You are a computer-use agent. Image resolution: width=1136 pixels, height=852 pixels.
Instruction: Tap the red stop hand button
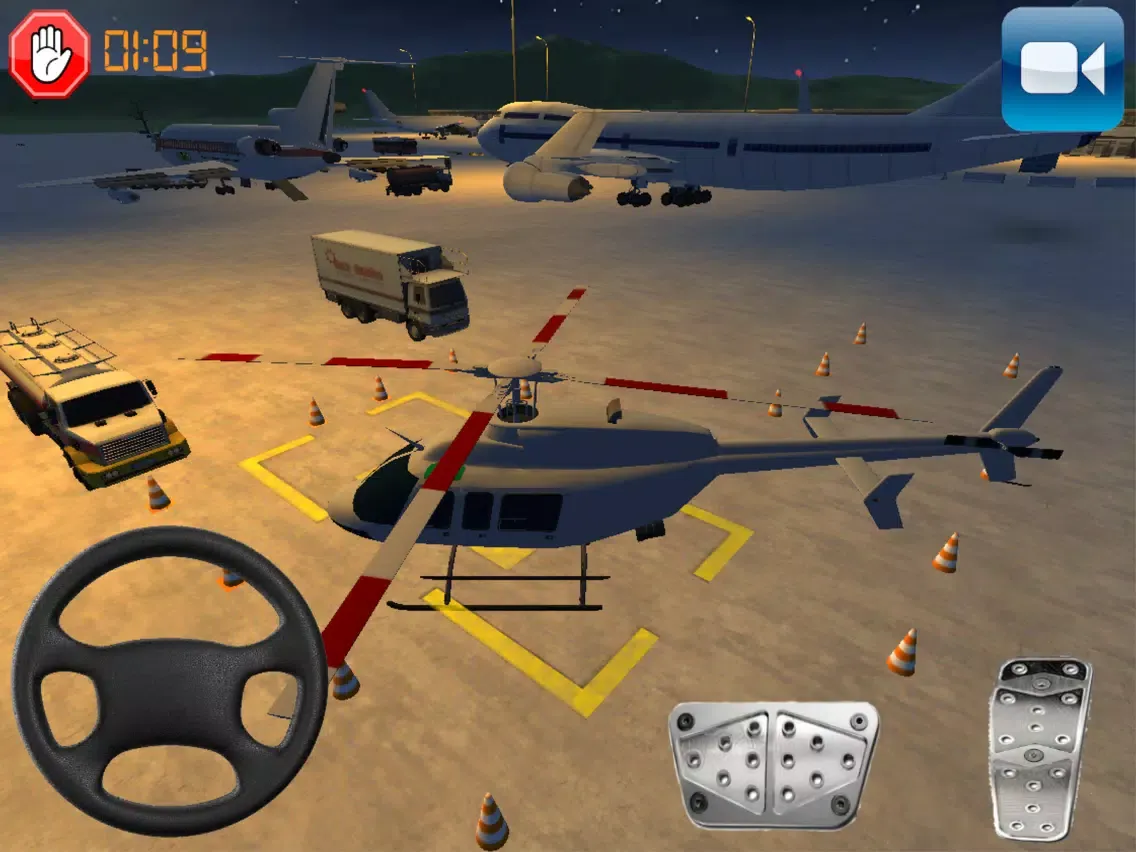(x=49, y=53)
